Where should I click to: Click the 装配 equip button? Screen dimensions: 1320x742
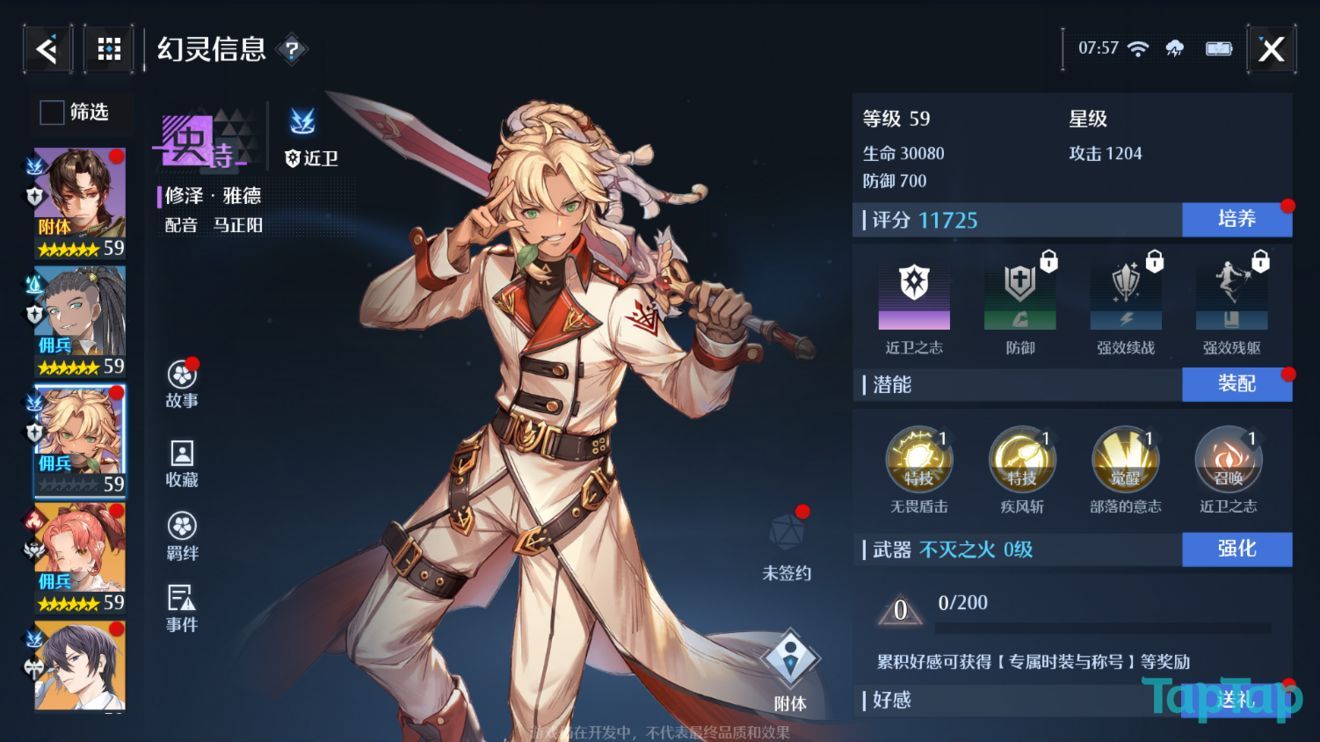(x=1238, y=384)
